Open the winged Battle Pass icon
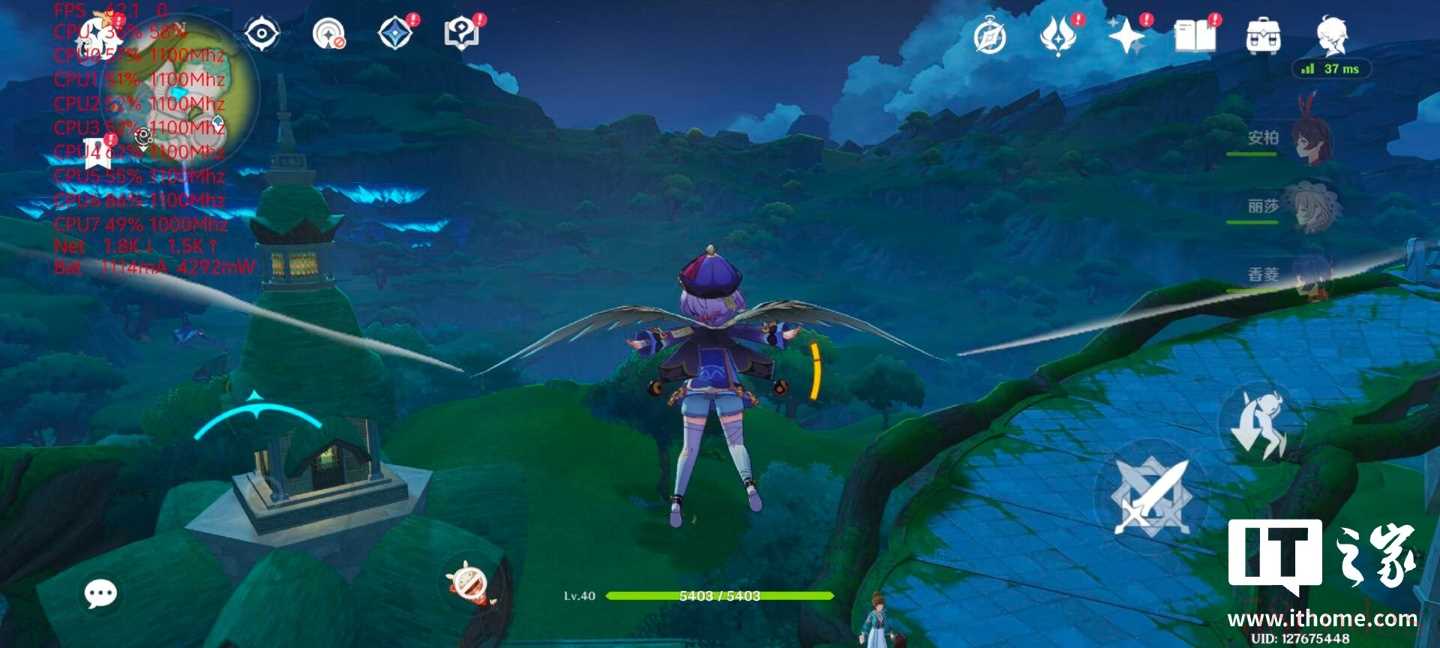The image size is (1440, 648). 1058,37
